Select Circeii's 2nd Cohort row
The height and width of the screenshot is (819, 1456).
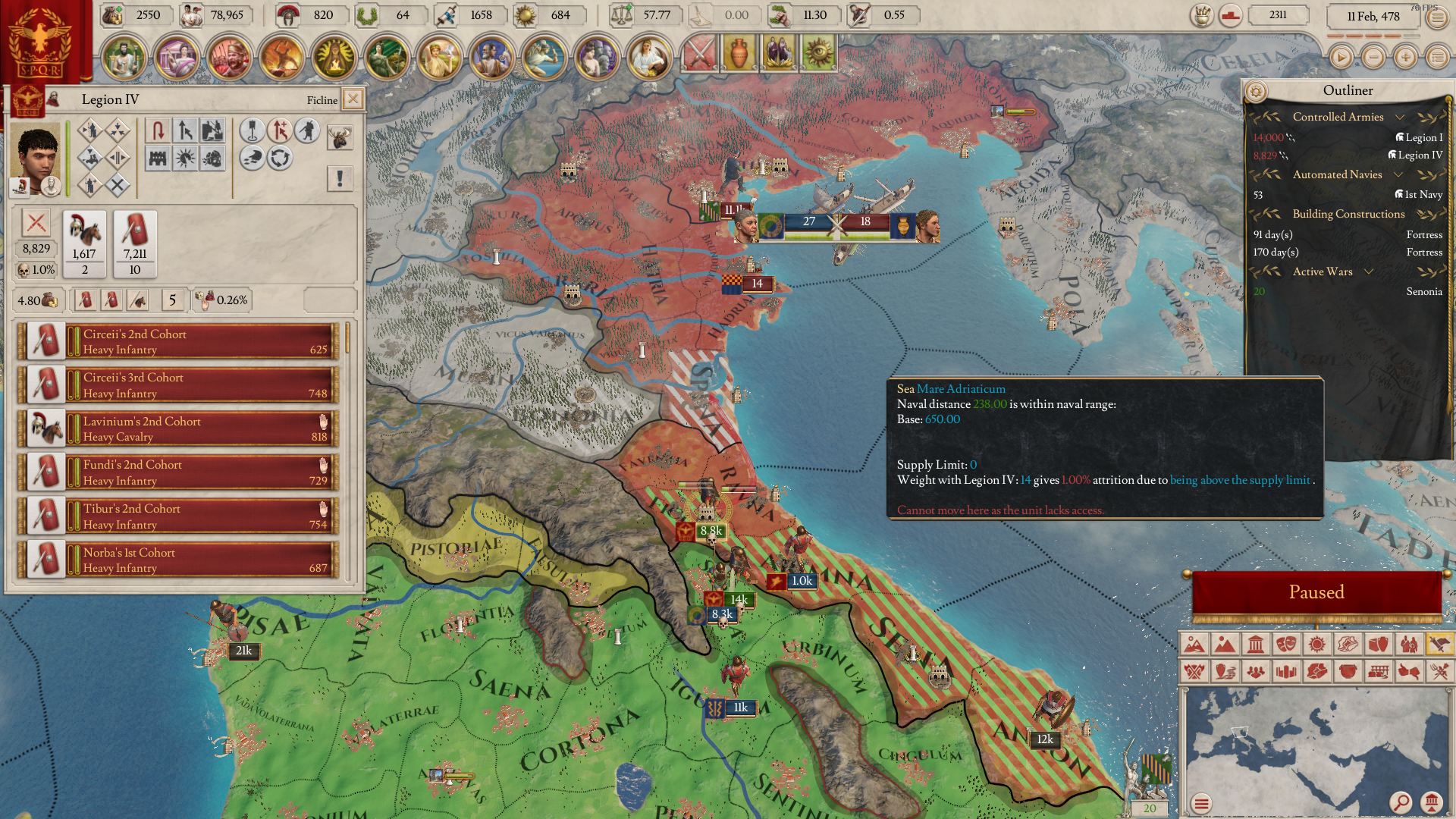coord(201,341)
